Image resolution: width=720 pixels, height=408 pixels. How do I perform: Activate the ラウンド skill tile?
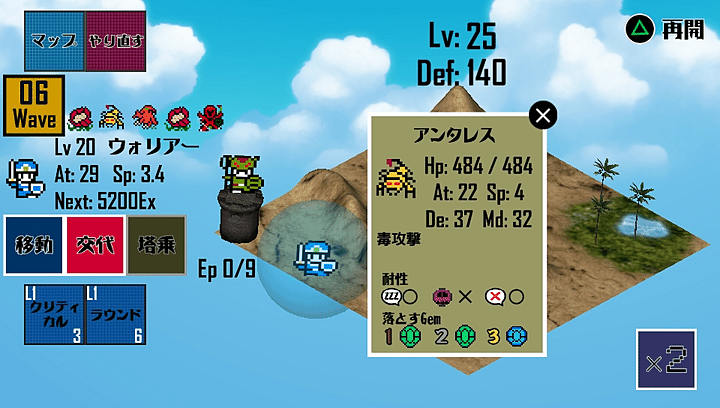tap(115, 315)
